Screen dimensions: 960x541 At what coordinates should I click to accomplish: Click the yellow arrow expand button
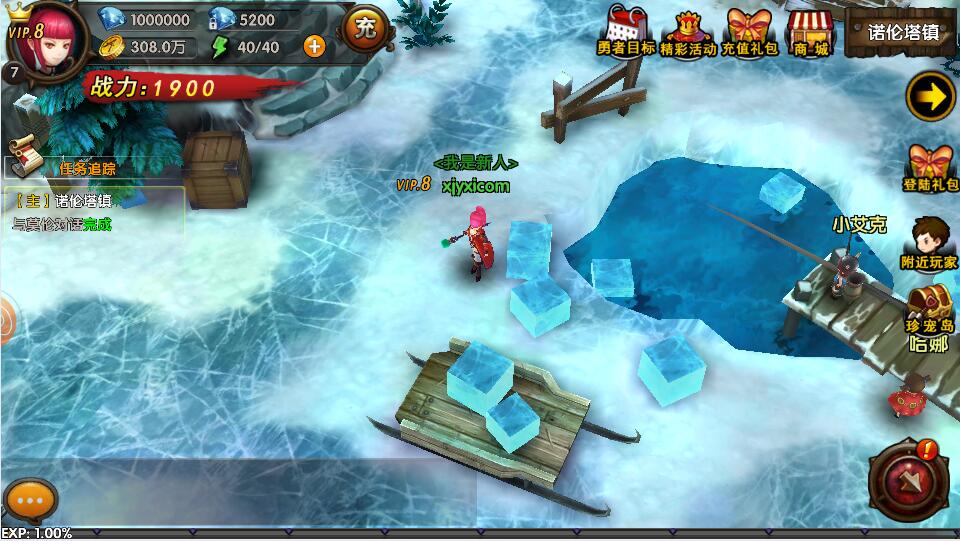click(x=929, y=97)
